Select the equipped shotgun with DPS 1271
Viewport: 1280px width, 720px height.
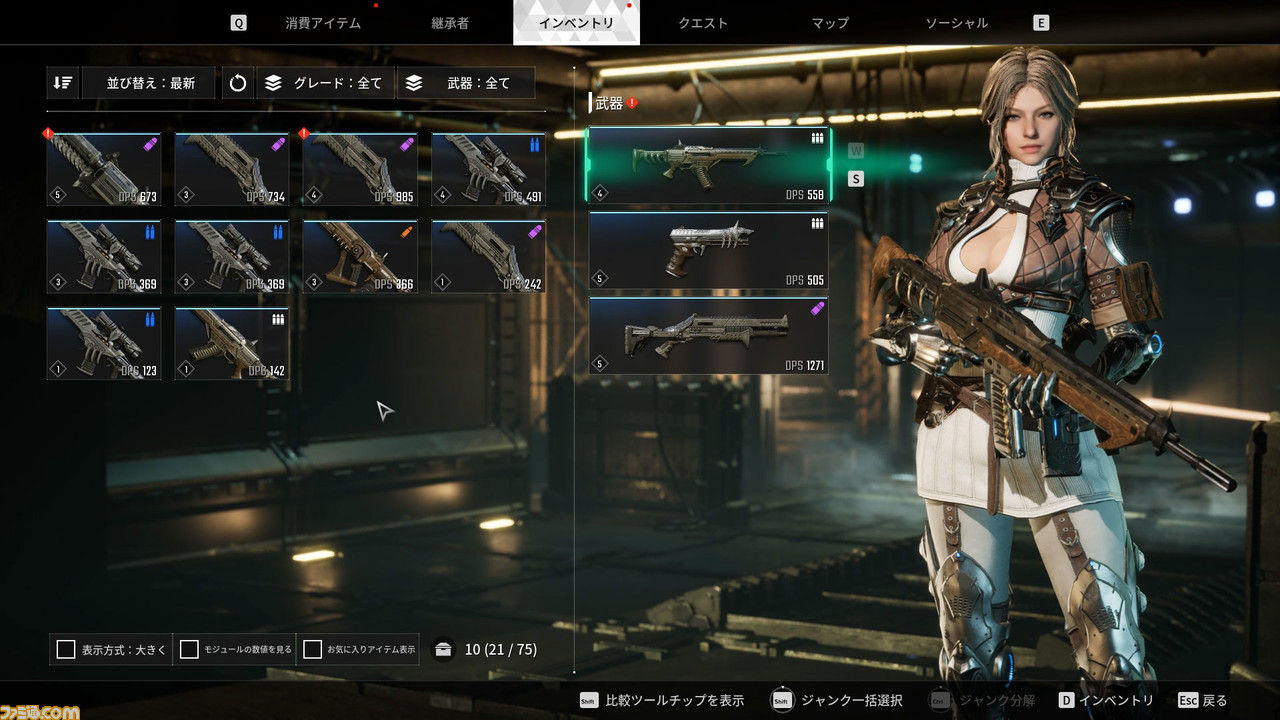(708, 335)
